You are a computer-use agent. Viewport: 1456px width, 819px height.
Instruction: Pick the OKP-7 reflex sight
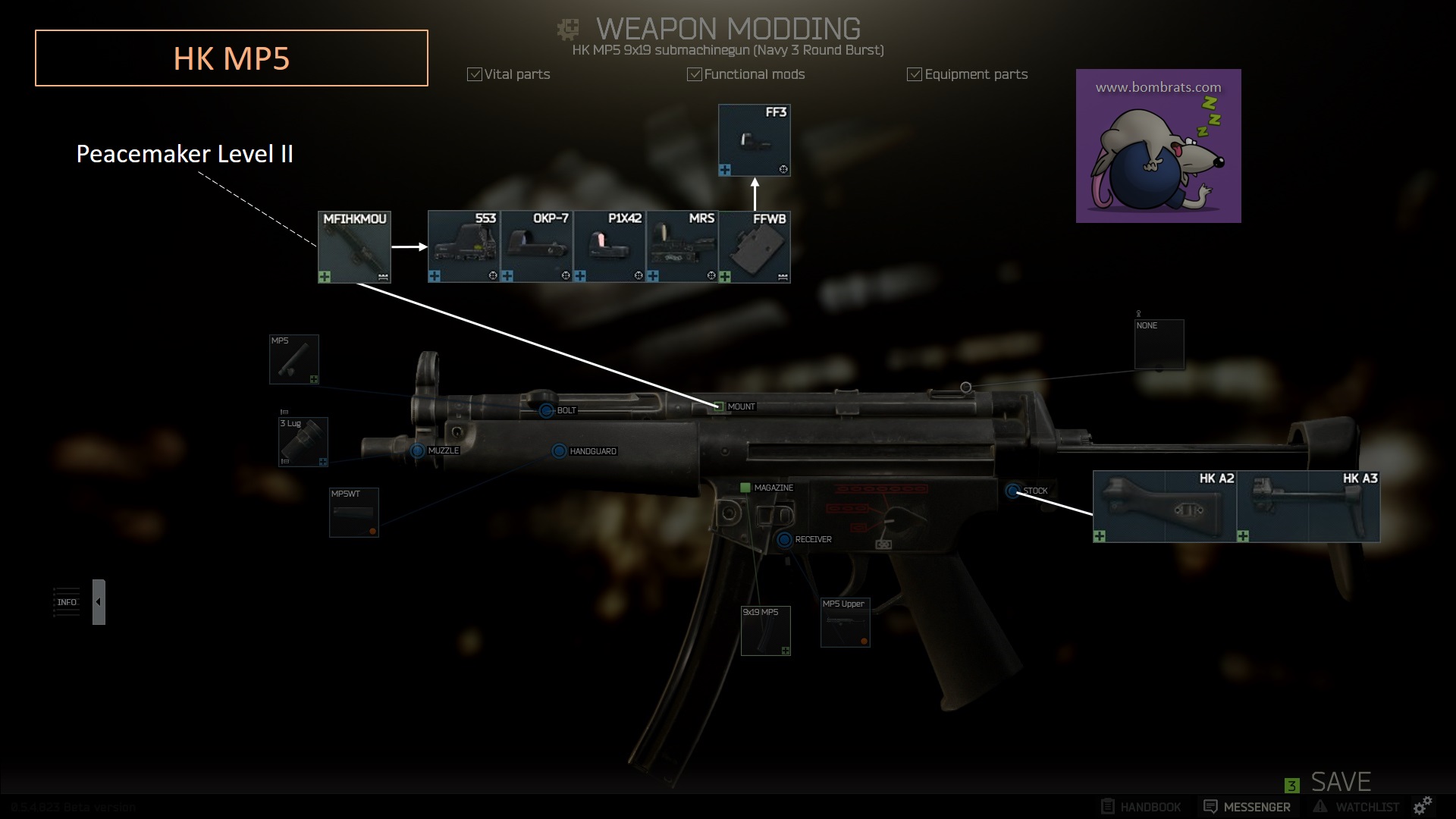point(537,247)
